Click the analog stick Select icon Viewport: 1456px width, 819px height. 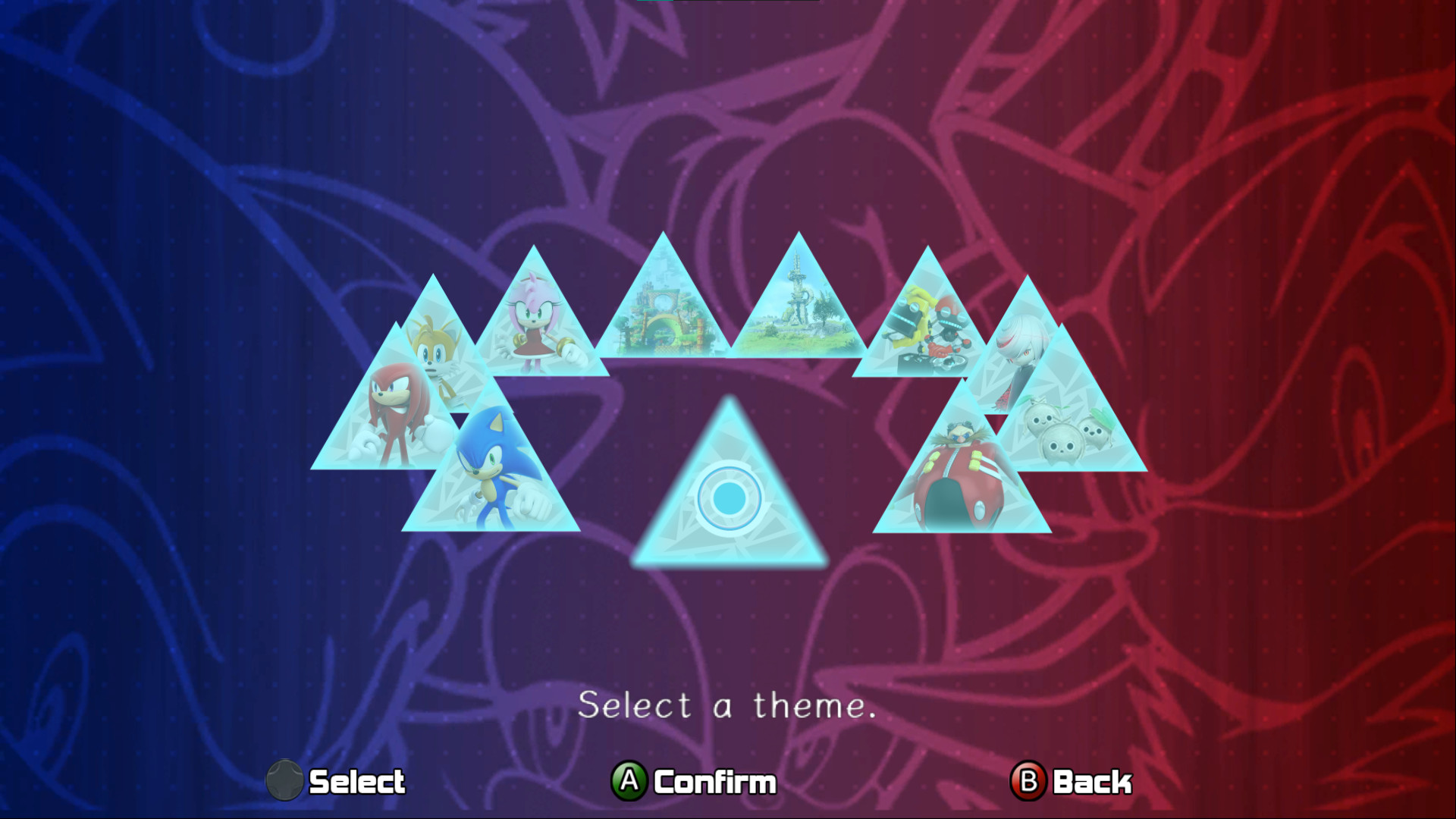tap(285, 780)
